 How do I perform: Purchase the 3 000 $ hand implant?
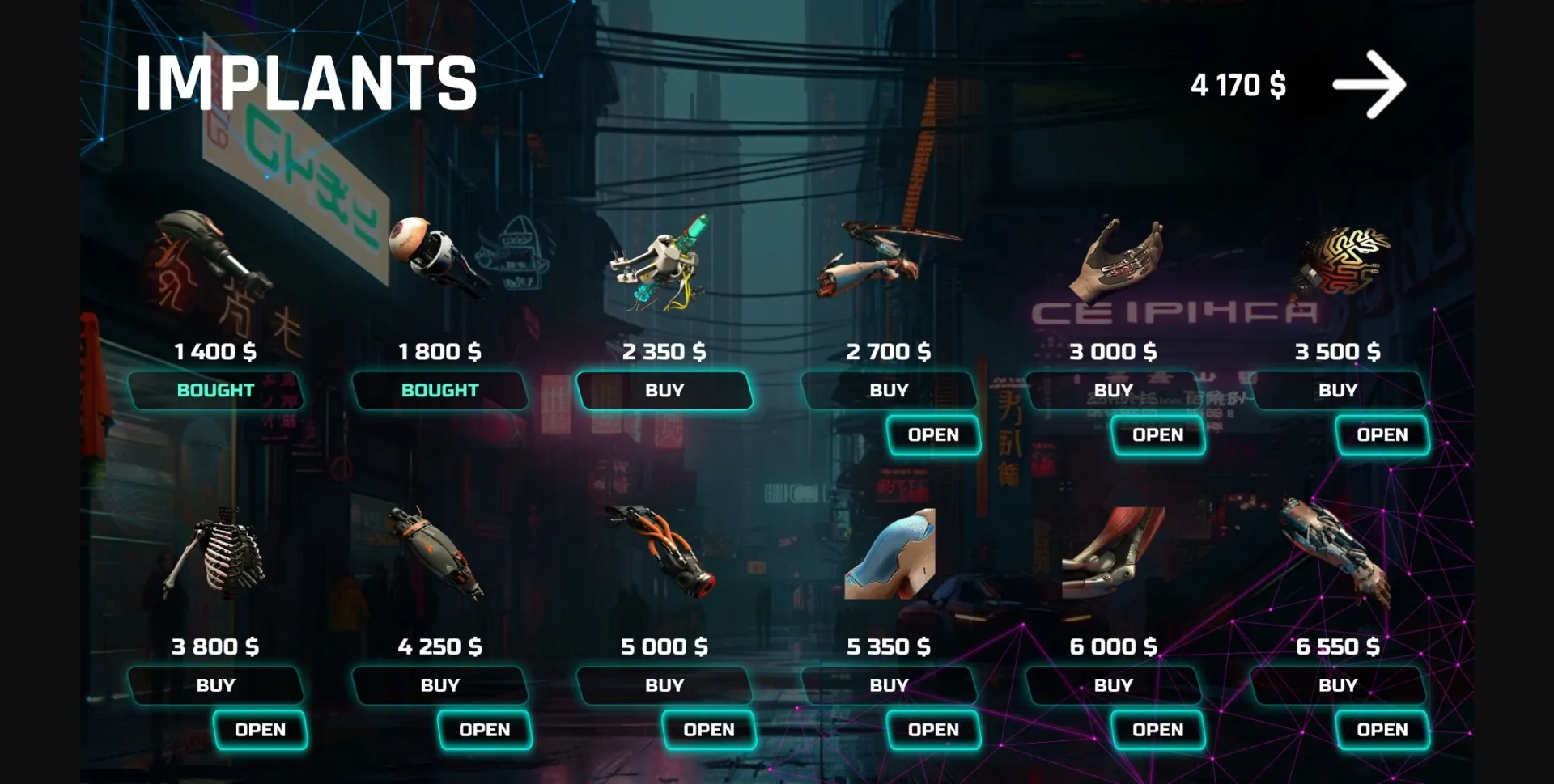click(x=1113, y=391)
